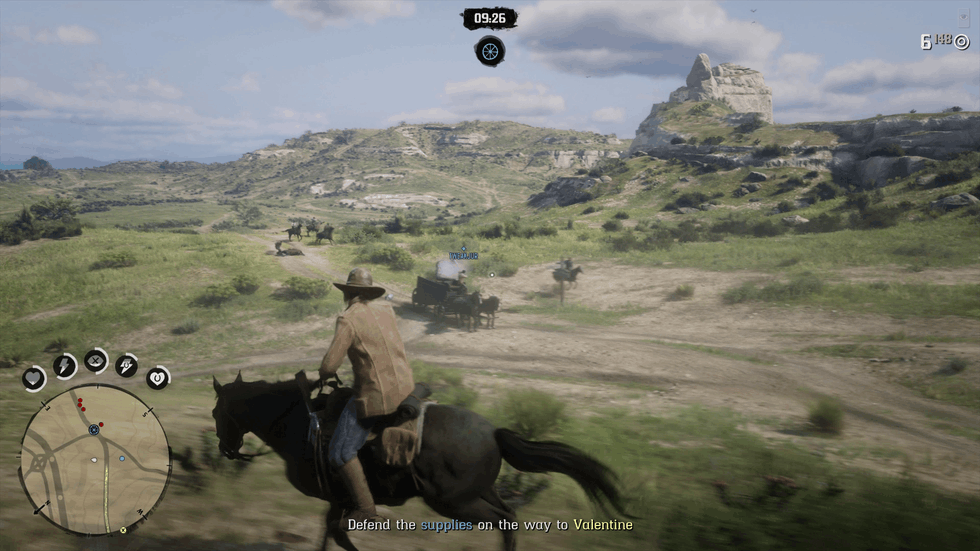Click the blue wagon wheel objective icon
980x551 pixels.
(x=489, y=50)
